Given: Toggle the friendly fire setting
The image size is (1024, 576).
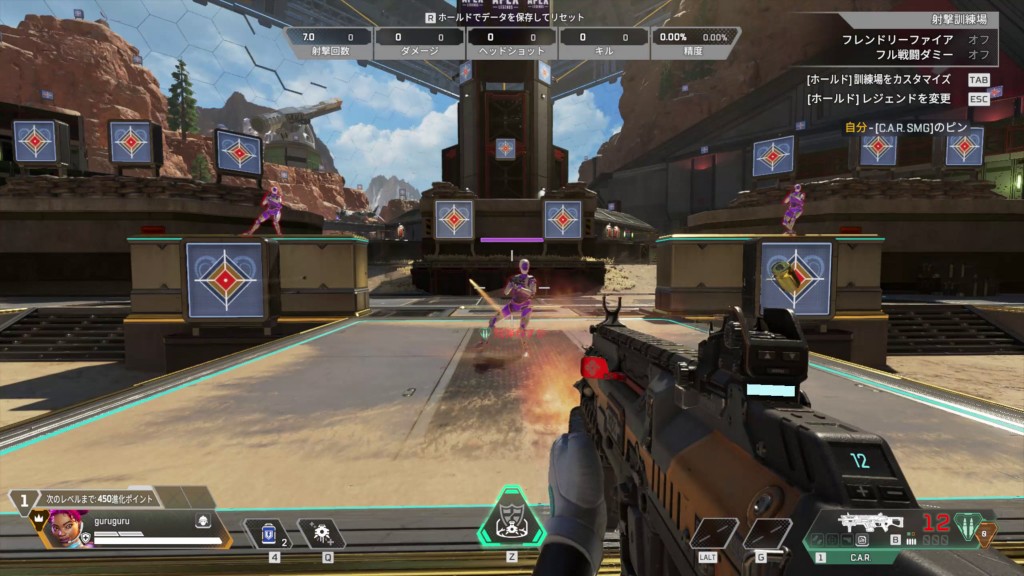Looking at the screenshot, I should click(x=978, y=39).
